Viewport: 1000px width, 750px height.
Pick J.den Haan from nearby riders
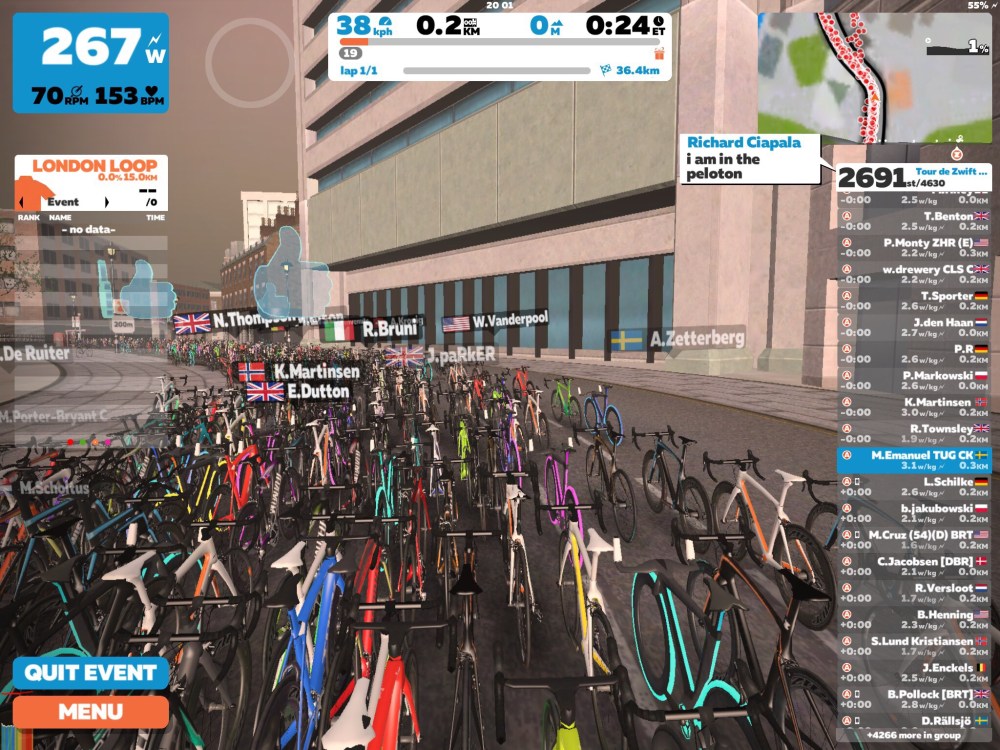click(913, 328)
